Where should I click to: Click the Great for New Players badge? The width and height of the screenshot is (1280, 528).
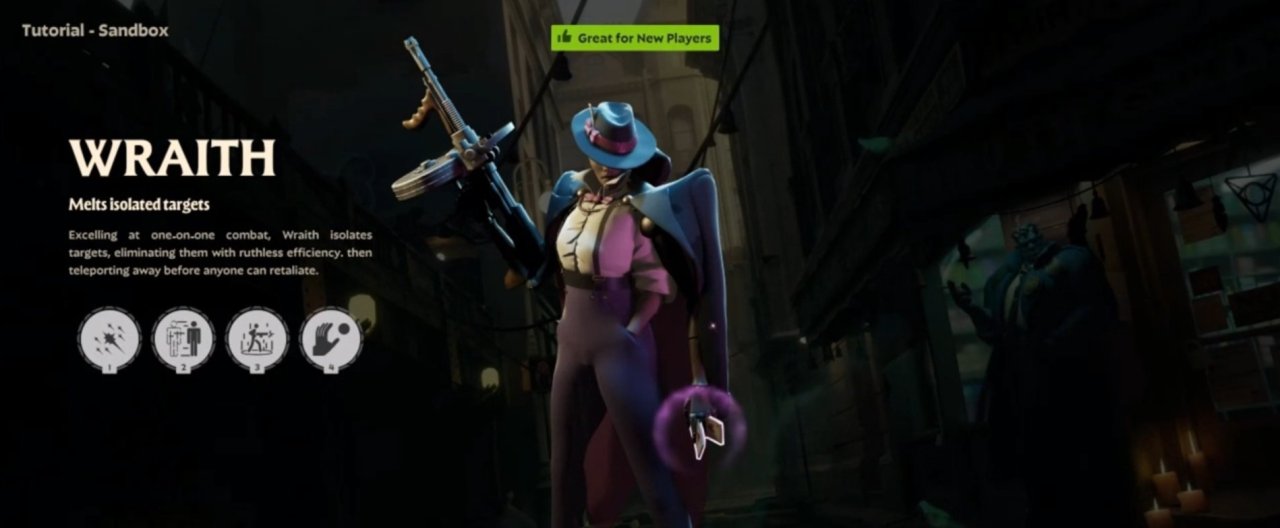(635, 38)
